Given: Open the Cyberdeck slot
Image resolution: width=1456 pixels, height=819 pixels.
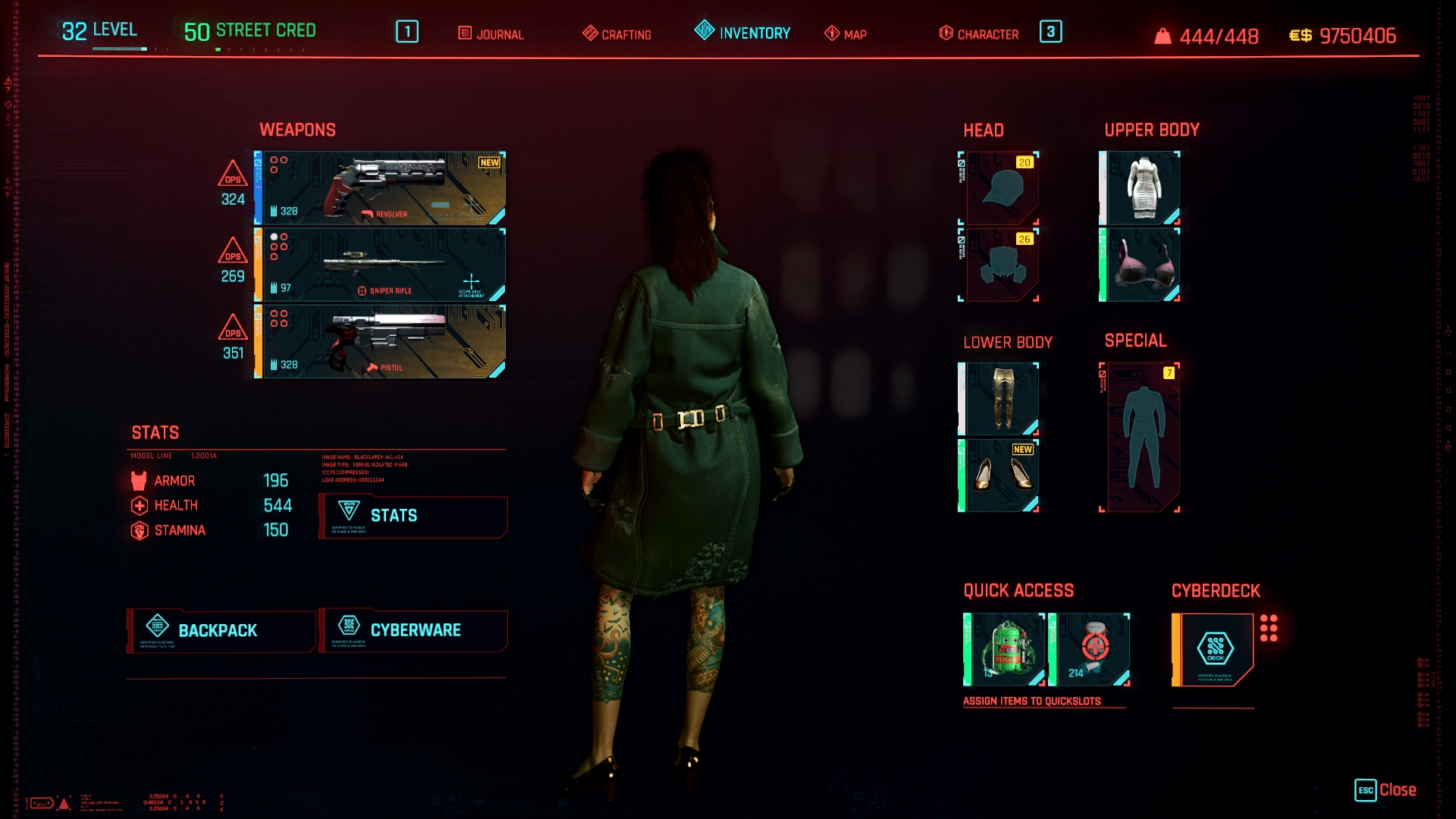Looking at the screenshot, I should click(x=1214, y=650).
